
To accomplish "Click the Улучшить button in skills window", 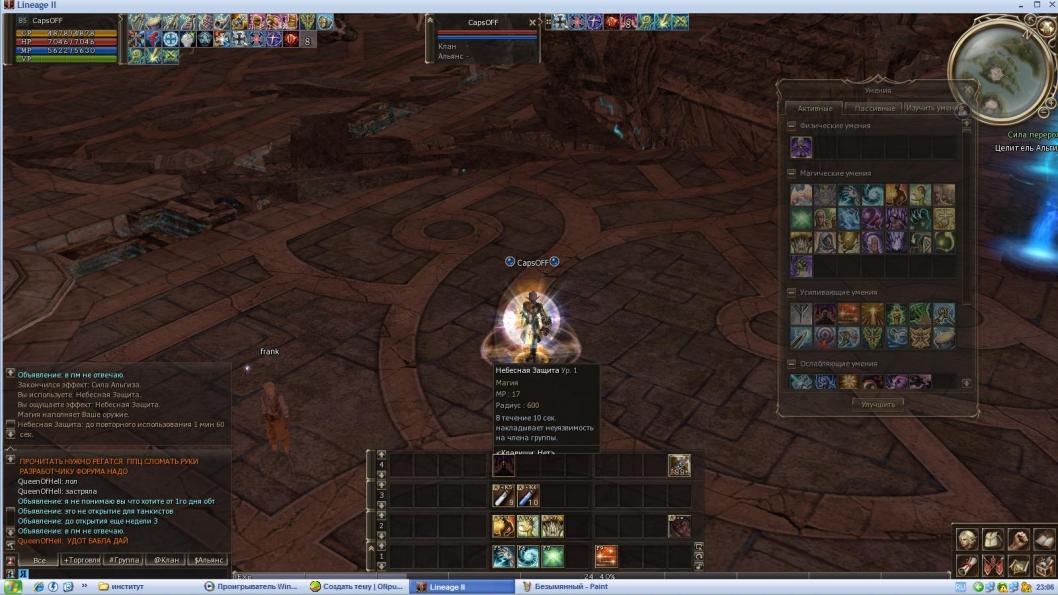I will point(878,404).
